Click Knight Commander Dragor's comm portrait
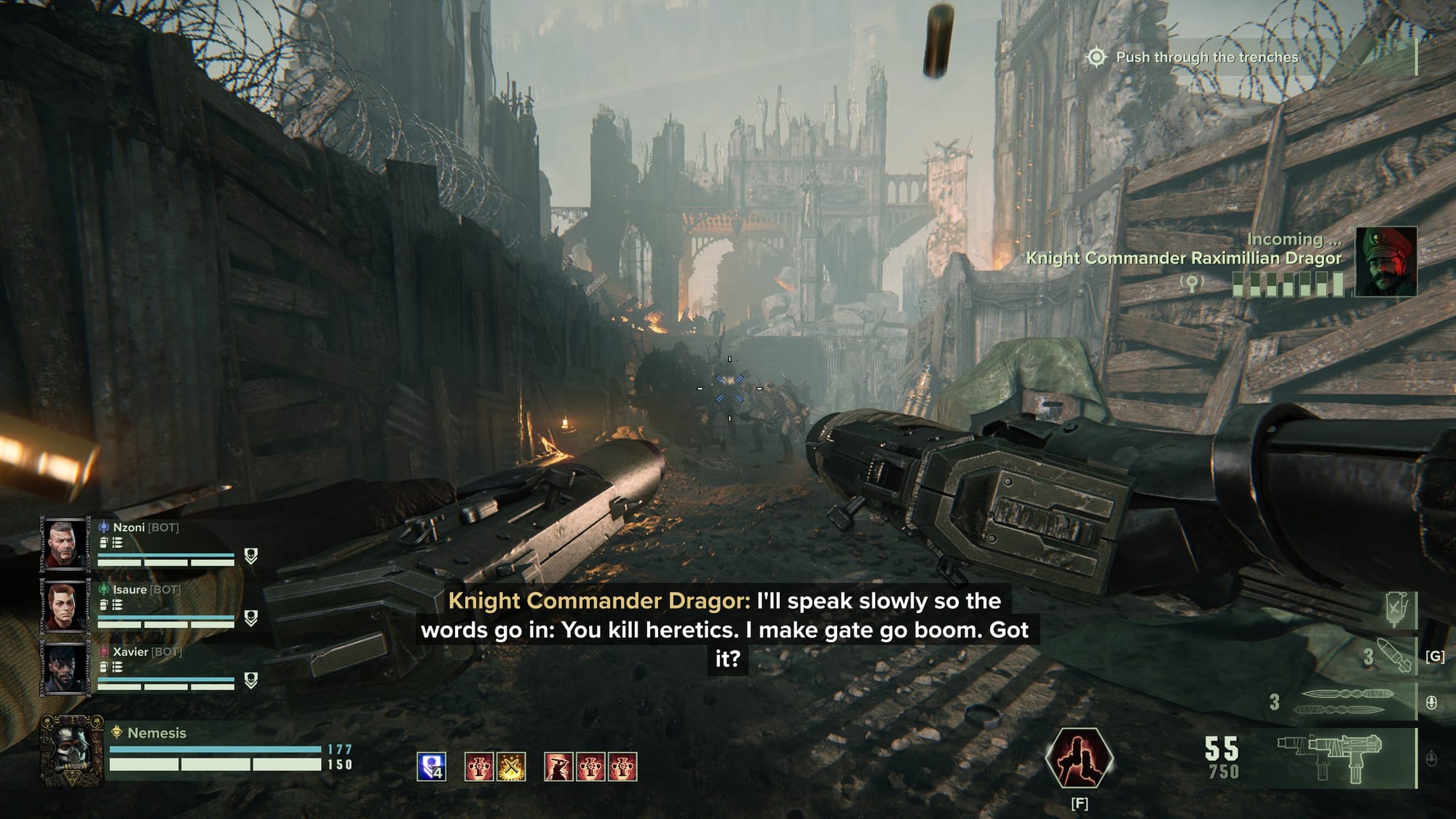 [x=1385, y=261]
